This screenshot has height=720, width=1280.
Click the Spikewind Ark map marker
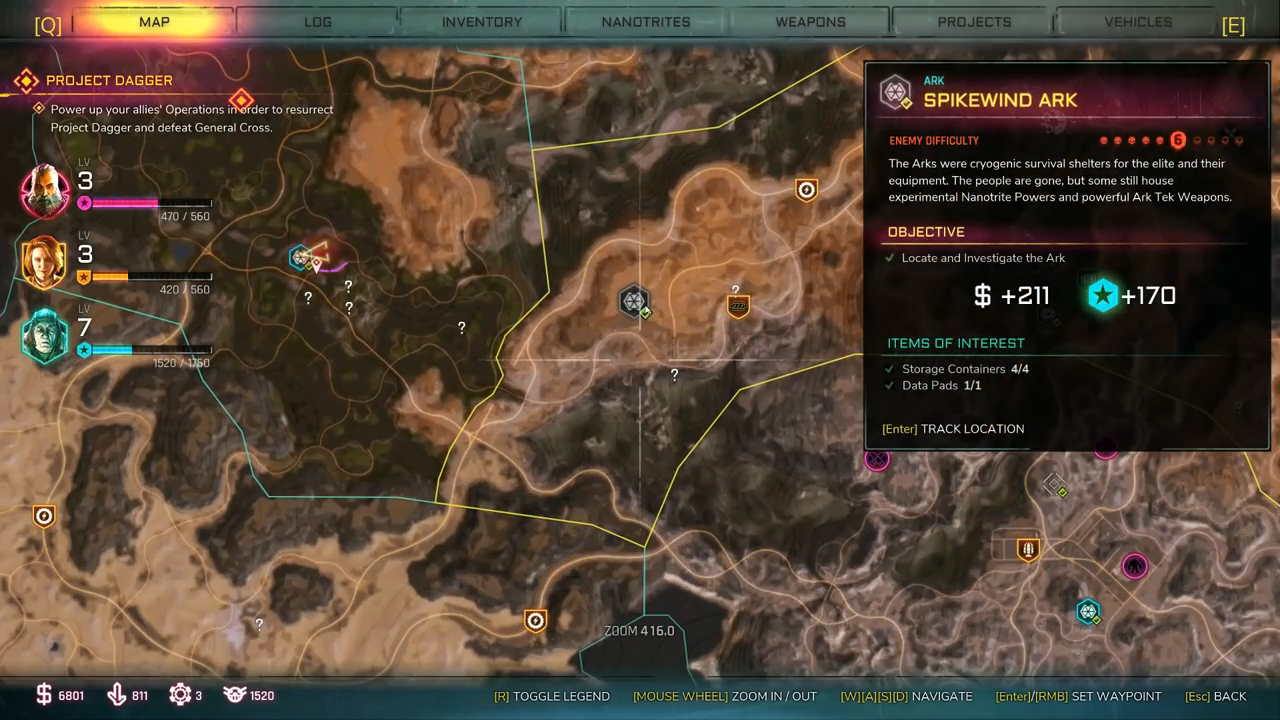pyautogui.click(x=634, y=300)
